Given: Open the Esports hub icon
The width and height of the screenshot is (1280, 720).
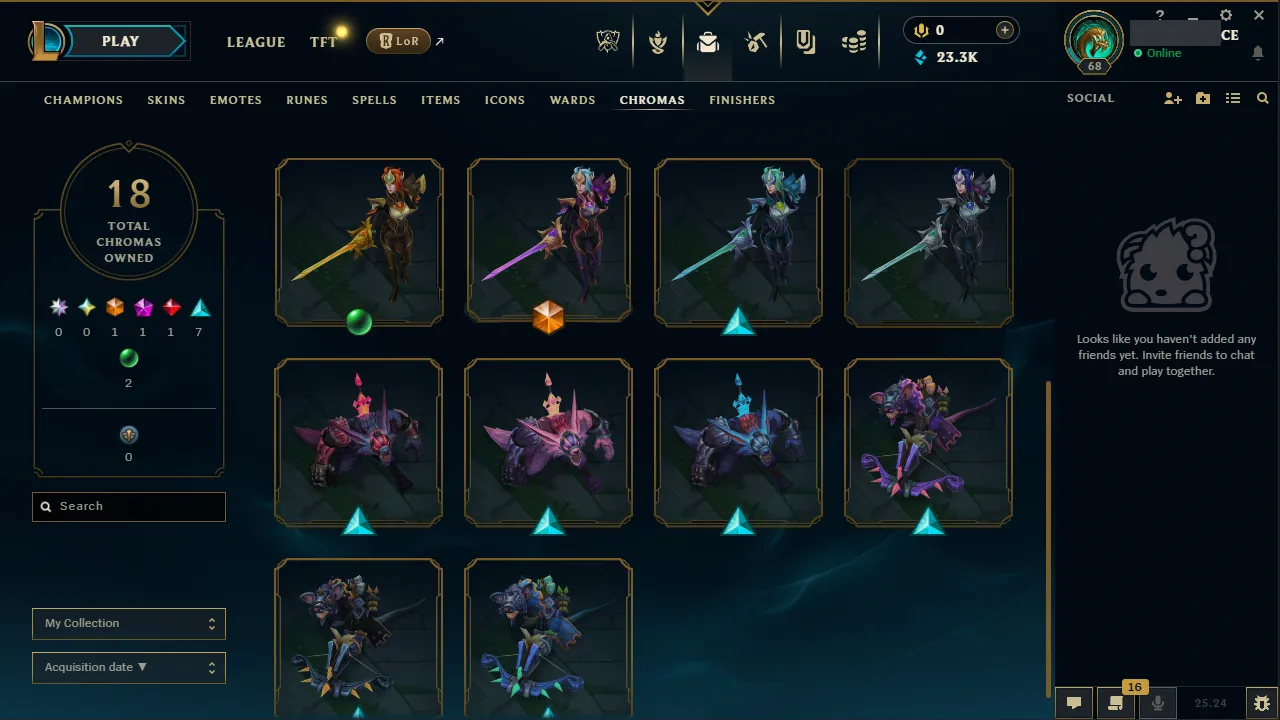Looking at the screenshot, I should tap(608, 41).
